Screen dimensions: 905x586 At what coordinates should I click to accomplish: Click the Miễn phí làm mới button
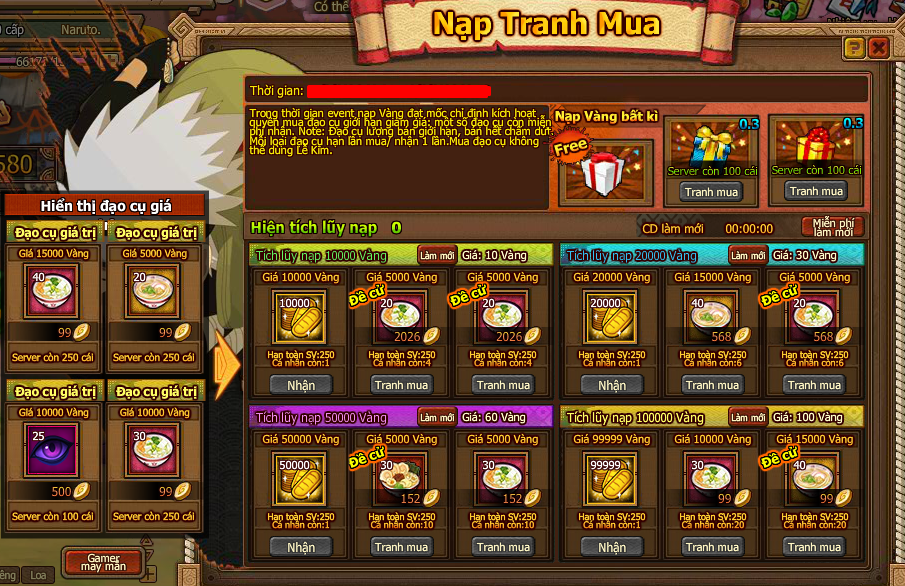832,227
